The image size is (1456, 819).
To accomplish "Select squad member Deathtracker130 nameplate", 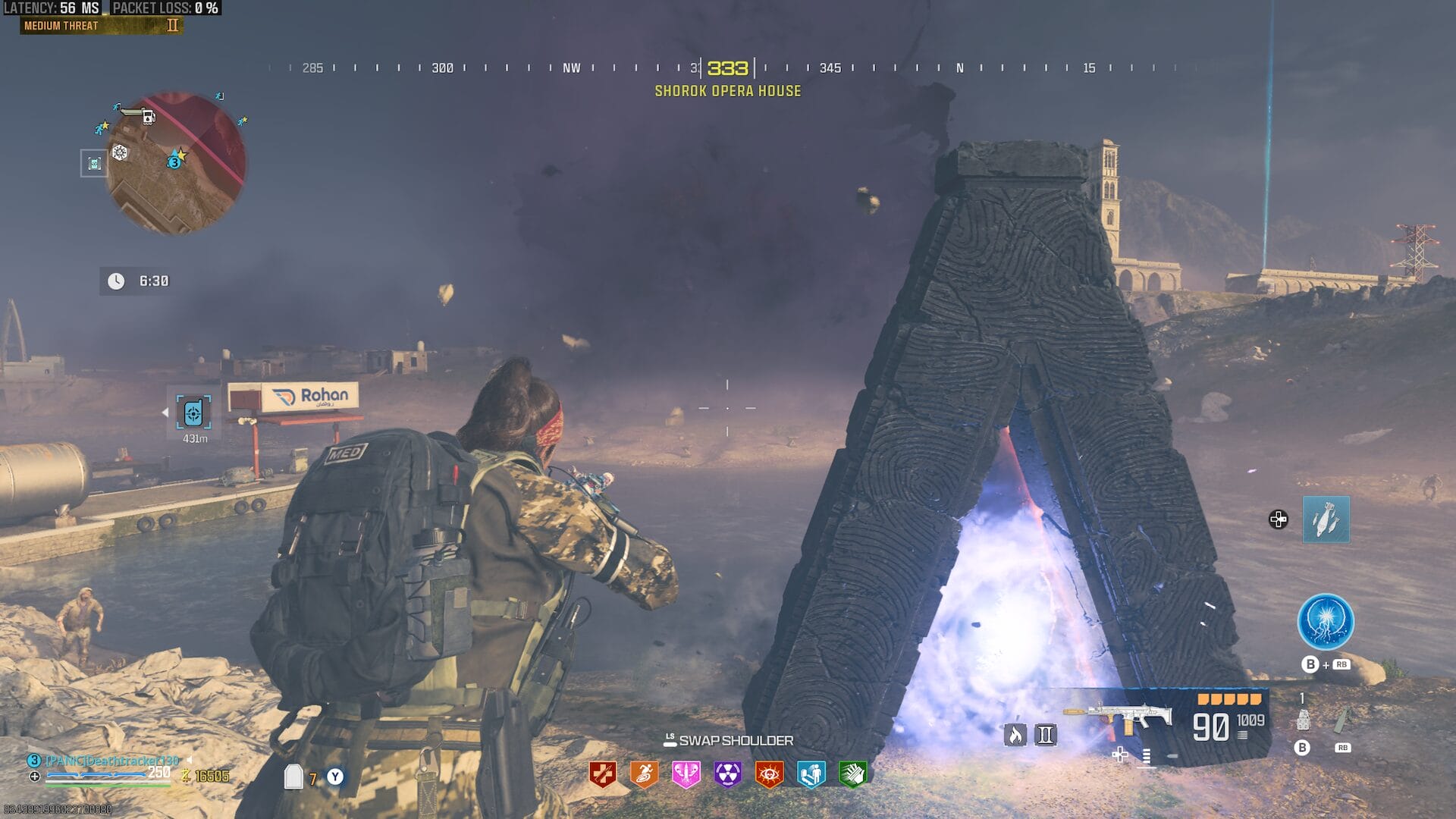I will pos(111,761).
